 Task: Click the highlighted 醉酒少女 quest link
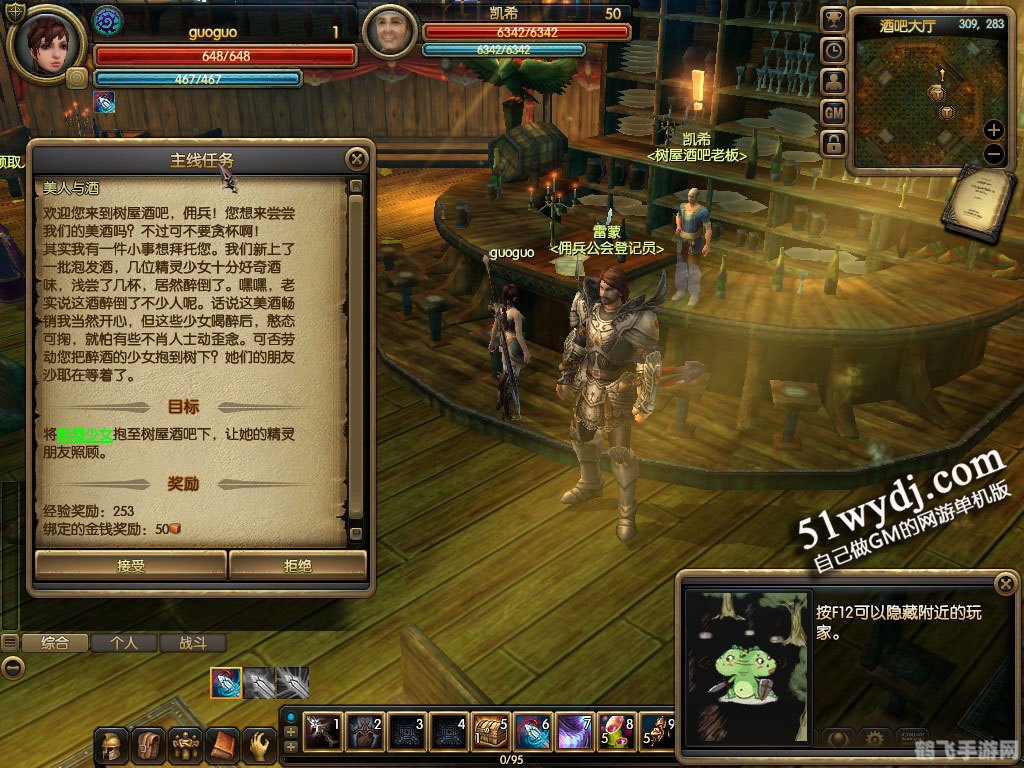pyautogui.click(x=84, y=436)
